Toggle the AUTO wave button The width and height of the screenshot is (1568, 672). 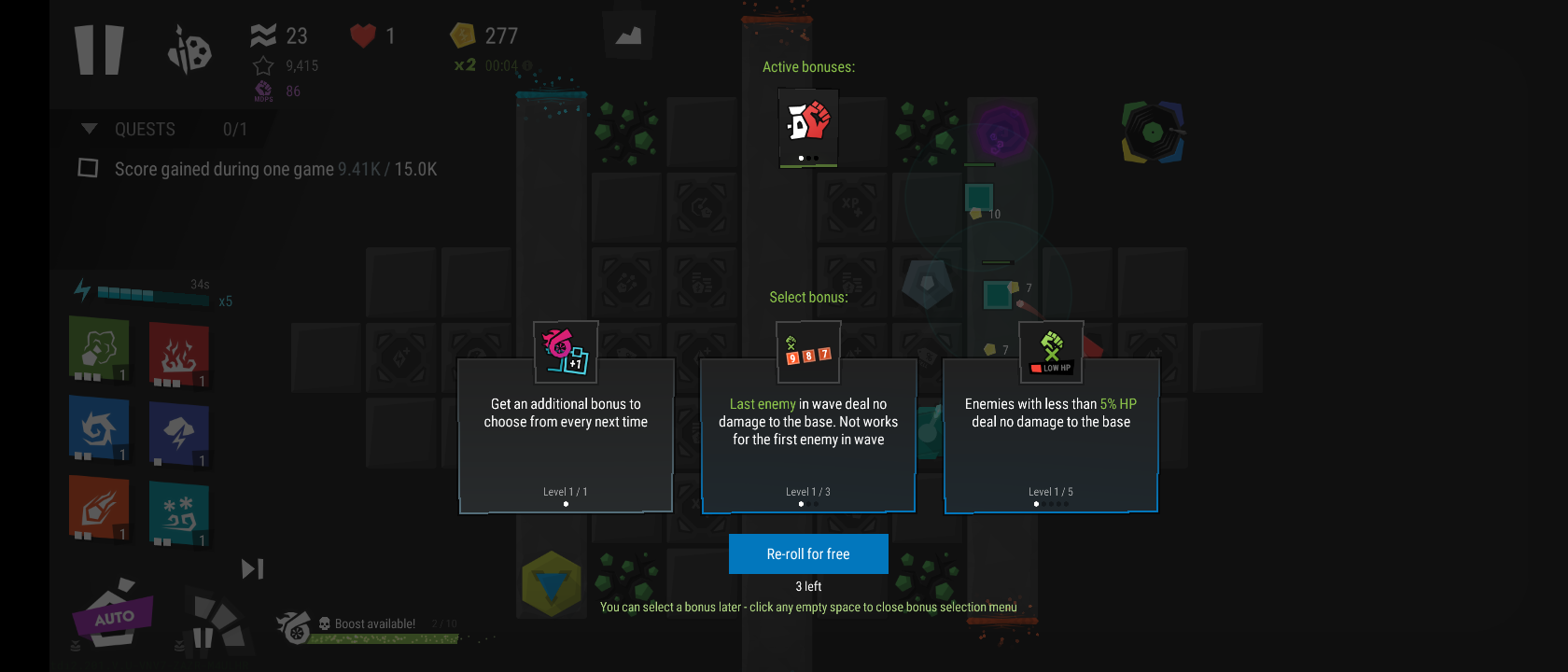114,616
